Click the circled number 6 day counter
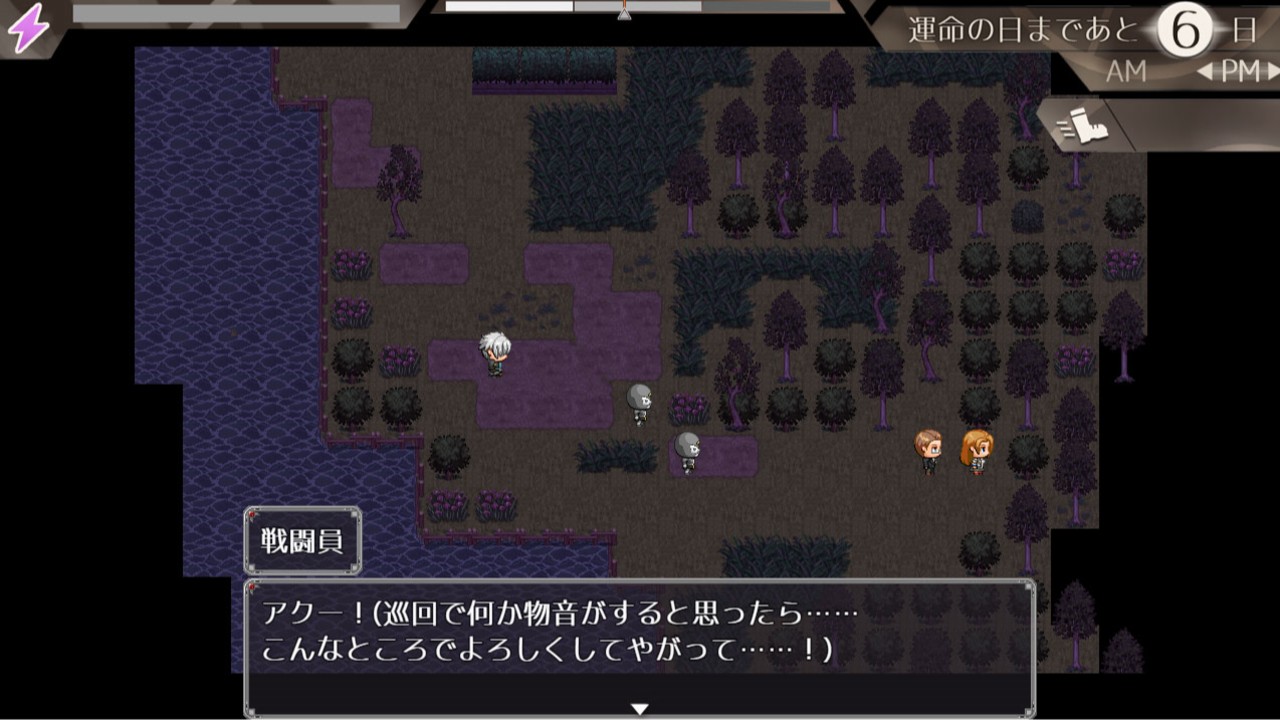Screen dimensions: 1280x720 [x=1183, y=26]
